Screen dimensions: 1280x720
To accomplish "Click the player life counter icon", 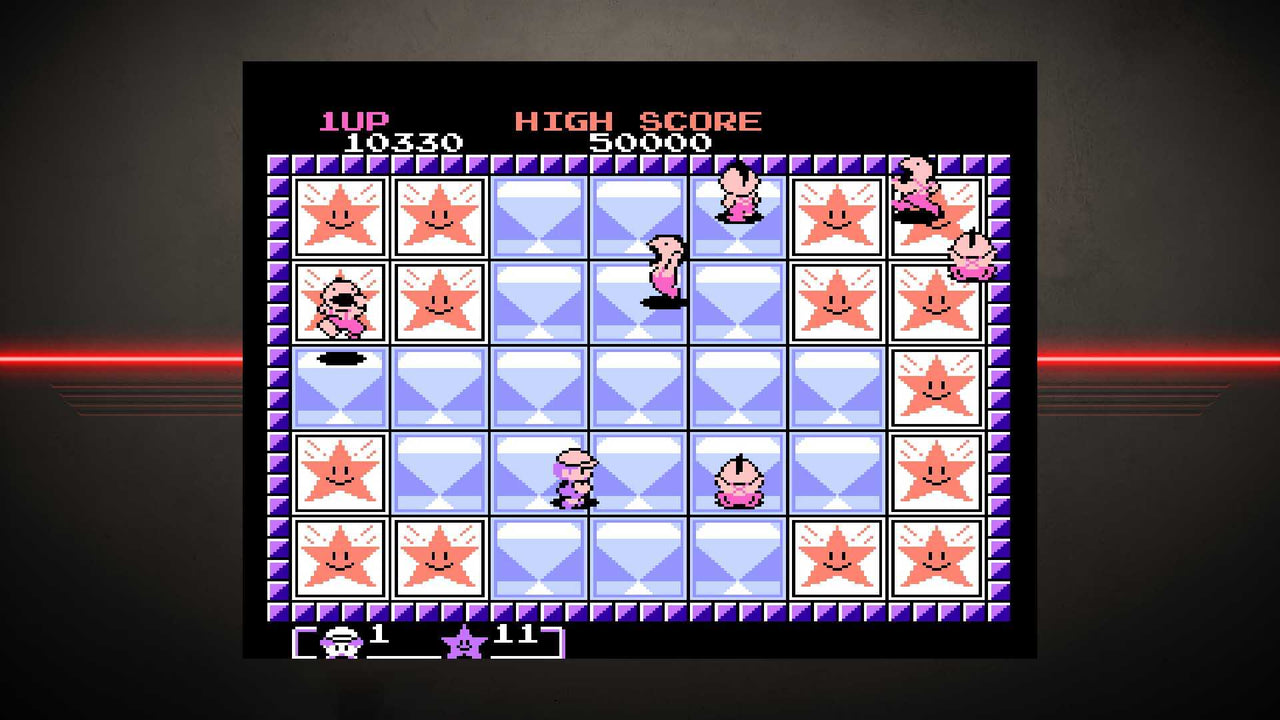I will coord(340,643).
